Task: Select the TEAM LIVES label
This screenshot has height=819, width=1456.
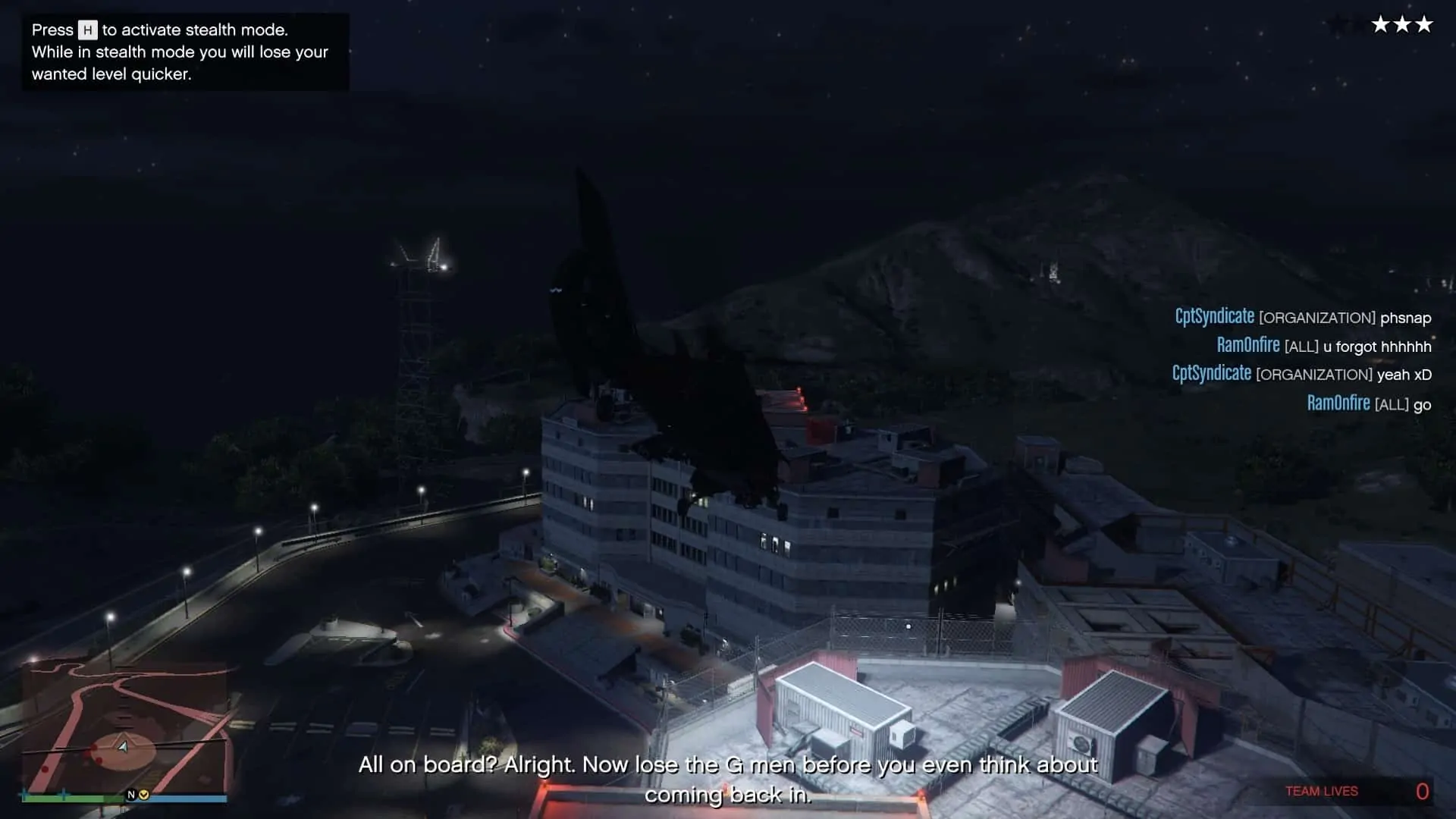Action: point(1321,791)
